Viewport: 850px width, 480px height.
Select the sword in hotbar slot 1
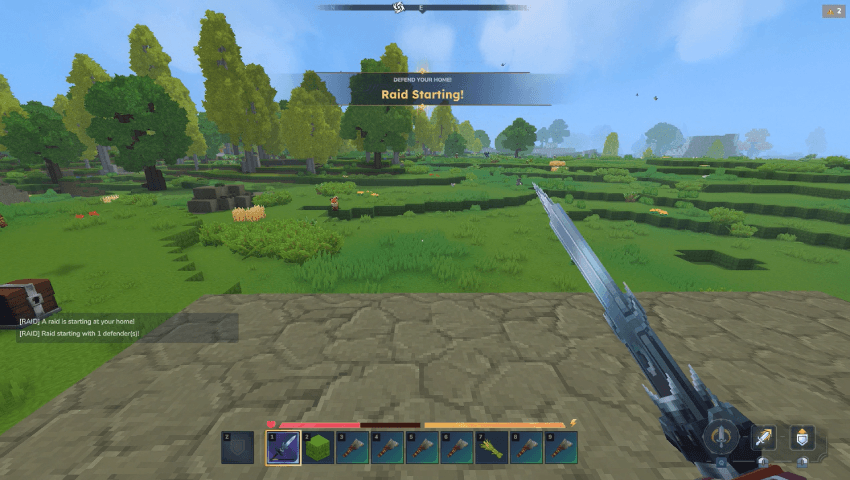pyautogui.click(x=283, y=447)
